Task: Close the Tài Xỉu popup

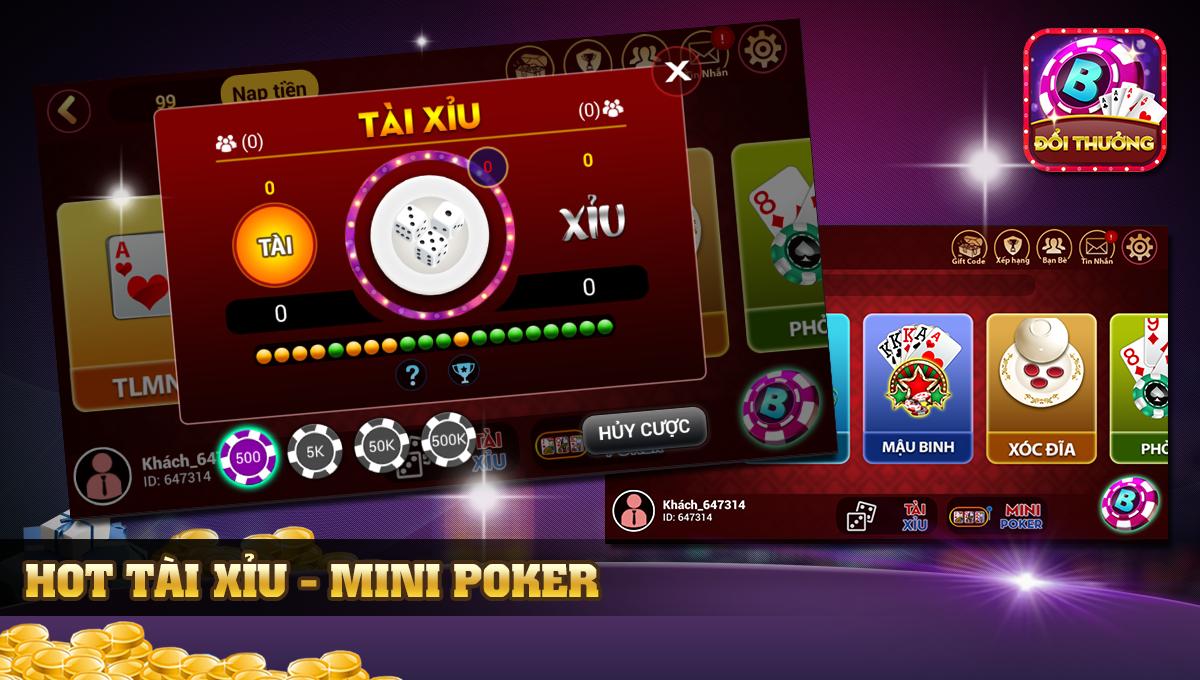Action: [x=677, y=70]
